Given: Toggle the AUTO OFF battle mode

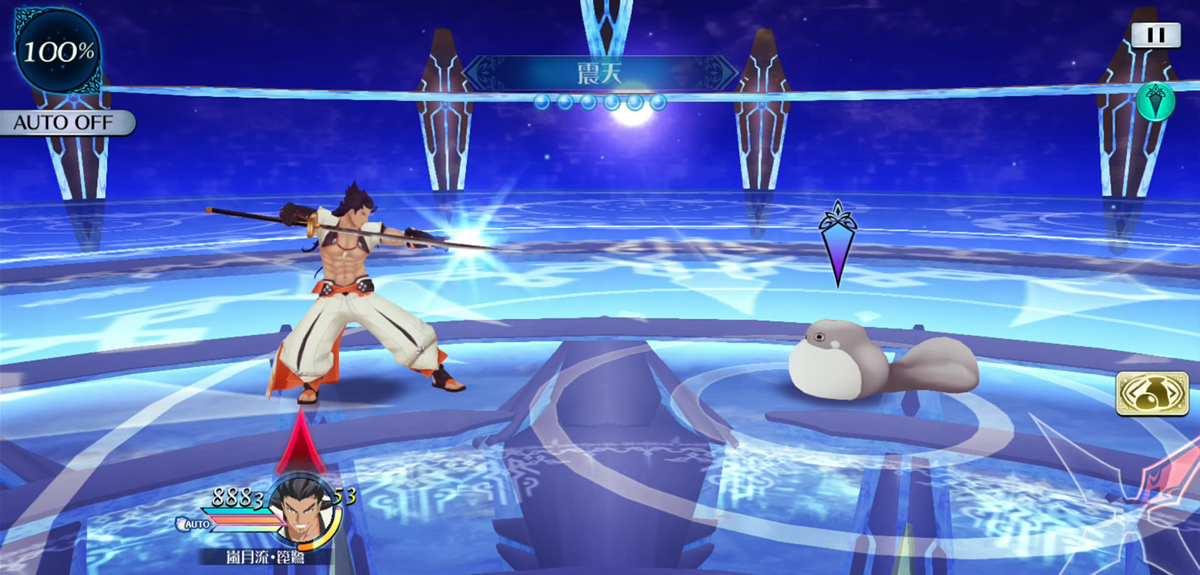Looking at the screenshot, I should (x=66, y=124).
